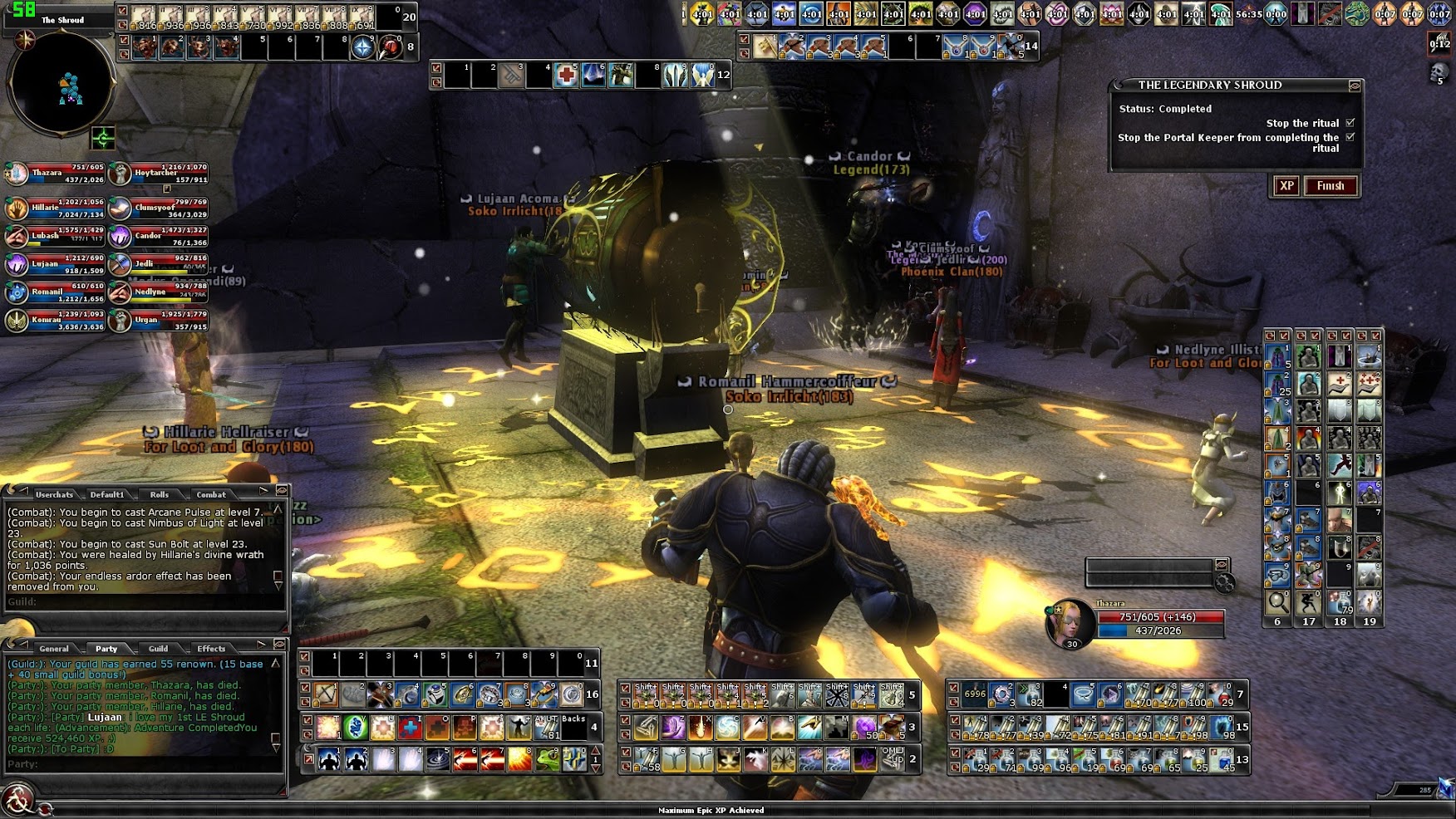This screenshot has width=1456, height=819.
Task: Select the Userchats chat tab
Action: [54, 494]
